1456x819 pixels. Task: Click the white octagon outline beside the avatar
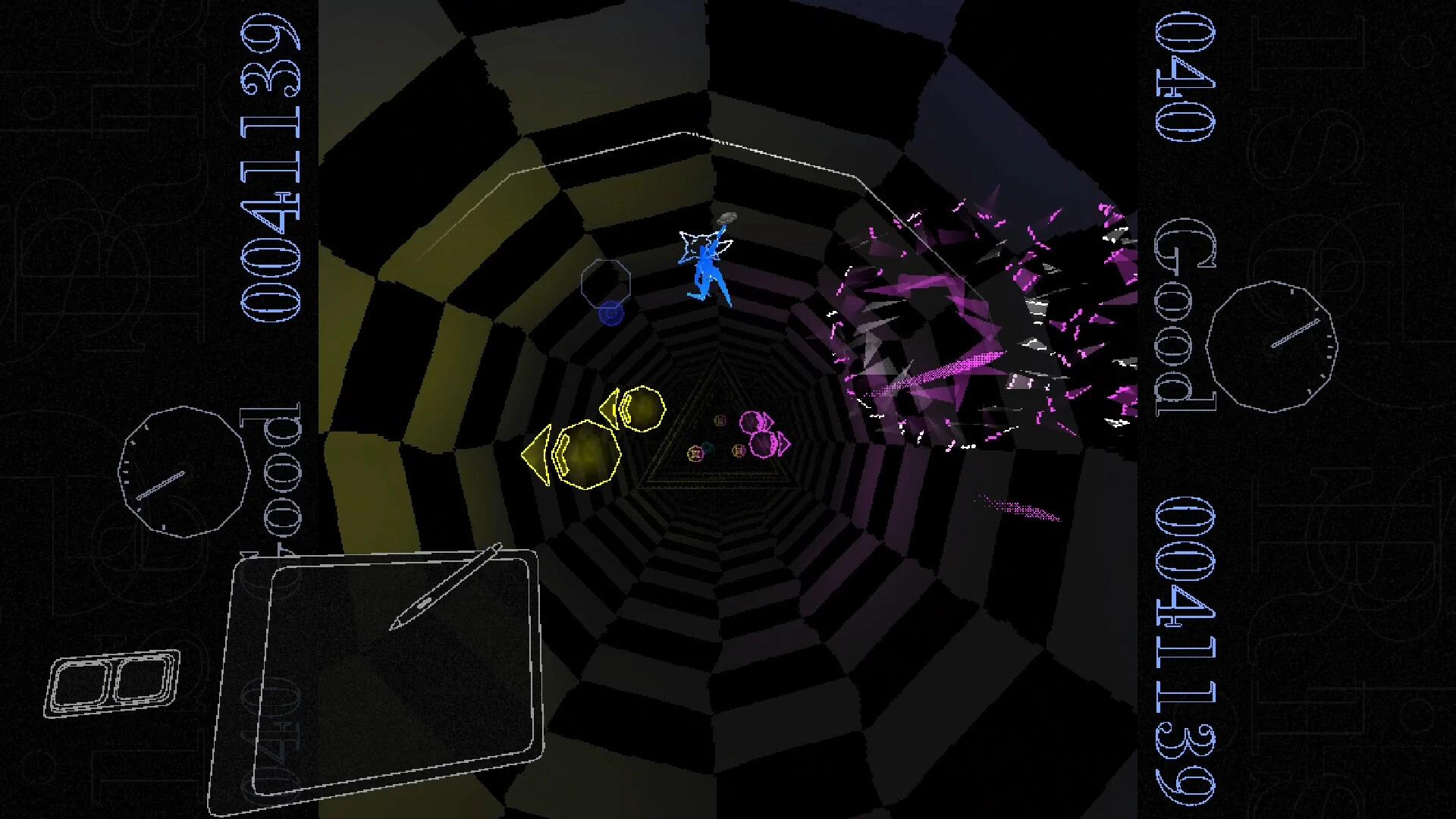click(x=607, y=284)
